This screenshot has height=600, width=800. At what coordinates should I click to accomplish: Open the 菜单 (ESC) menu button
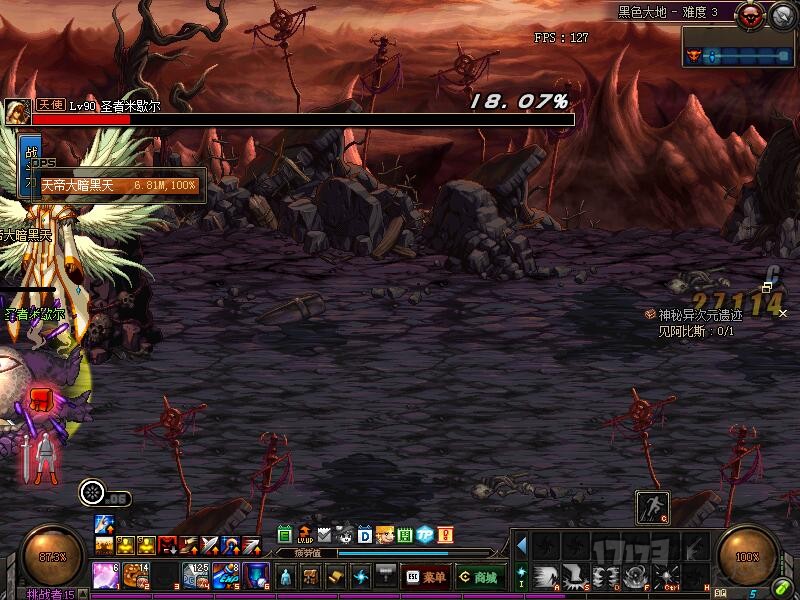(427, 577)
